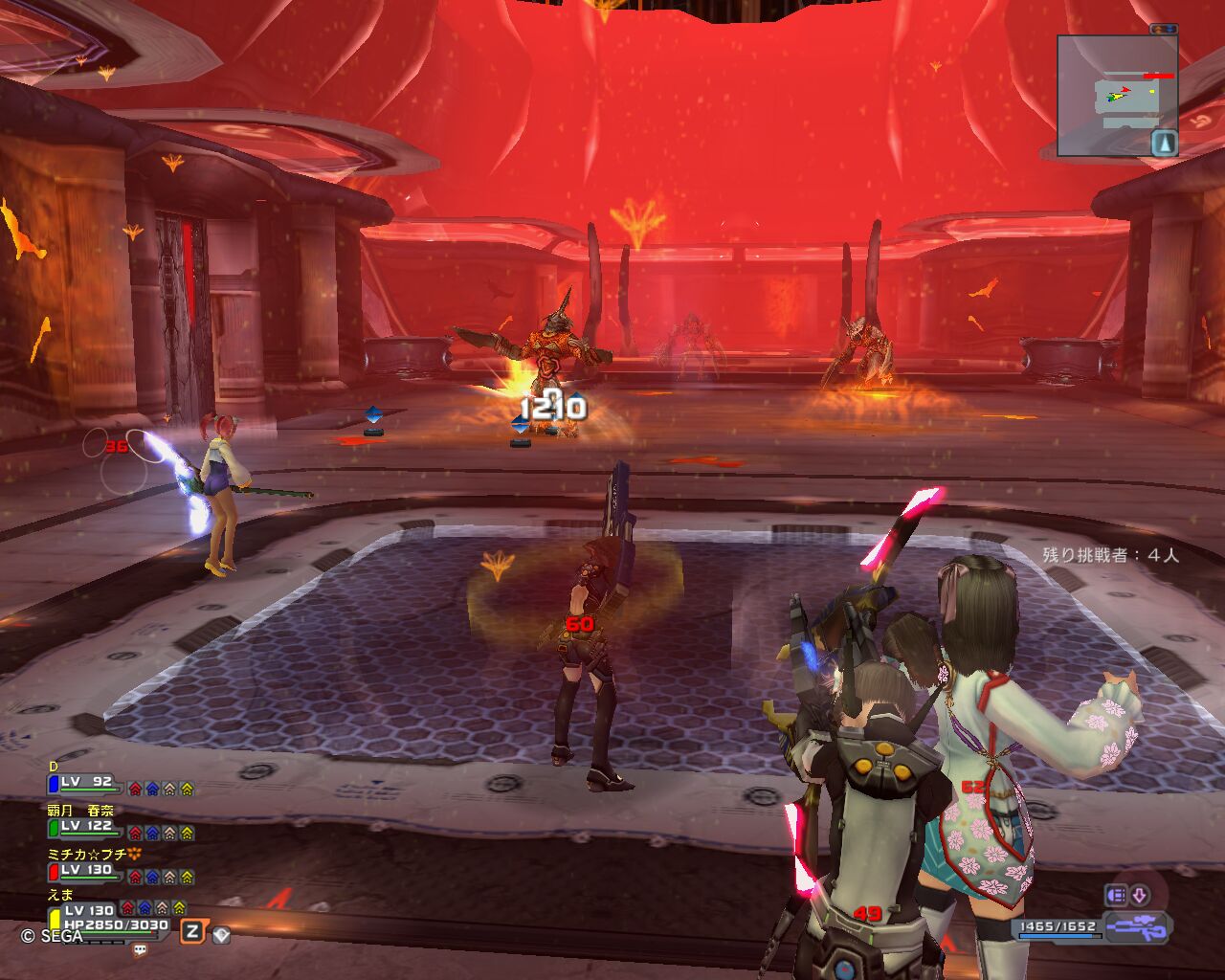Select party member 覇月 春奈's status panel
Screen dimensions: 1225x980
86,827
